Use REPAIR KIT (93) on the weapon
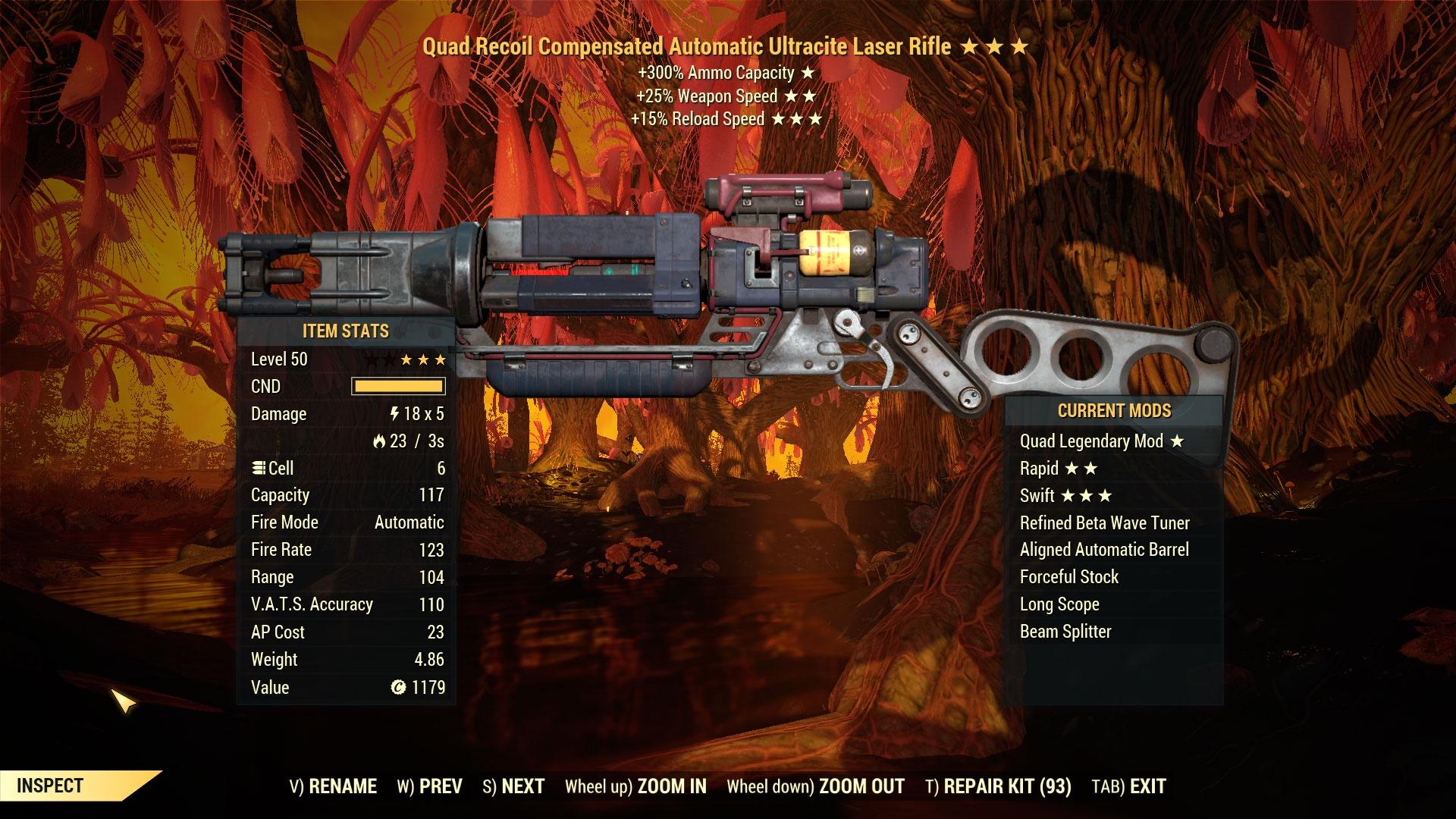1456x819 pixels. pos(998,786)
